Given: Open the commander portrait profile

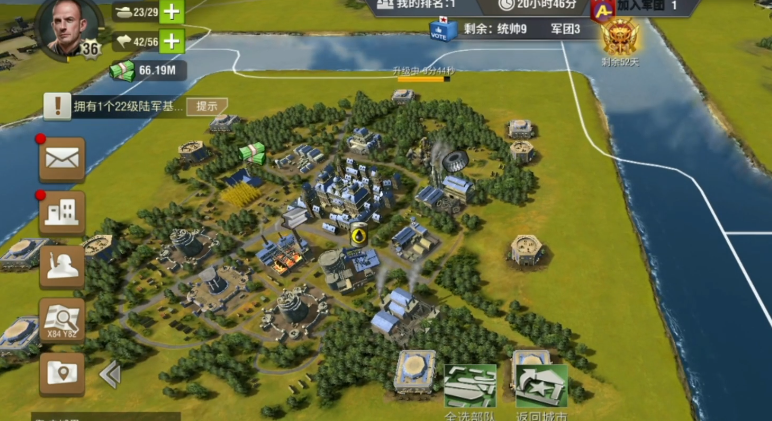Looking at the screenshot, I should (70, 27).
